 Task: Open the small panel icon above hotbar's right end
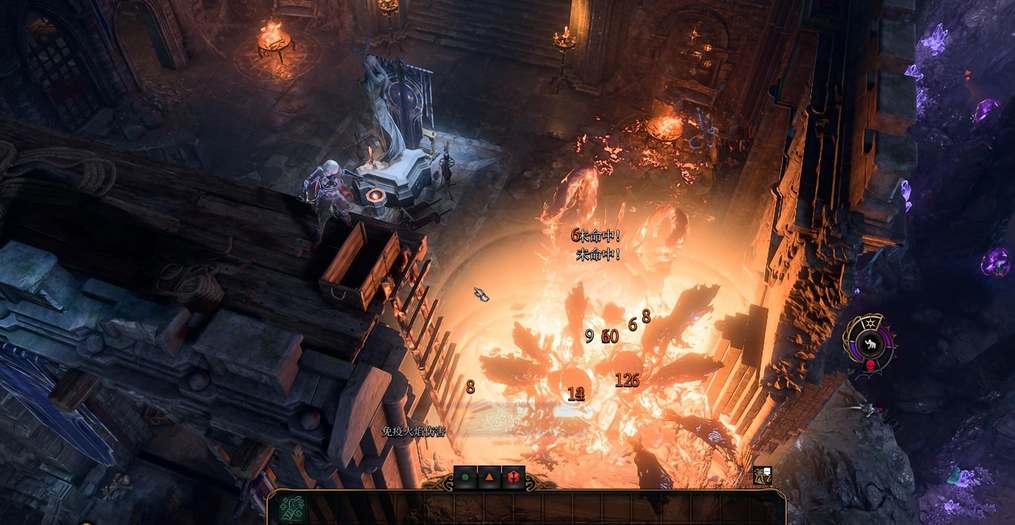[x=762, y=477]
